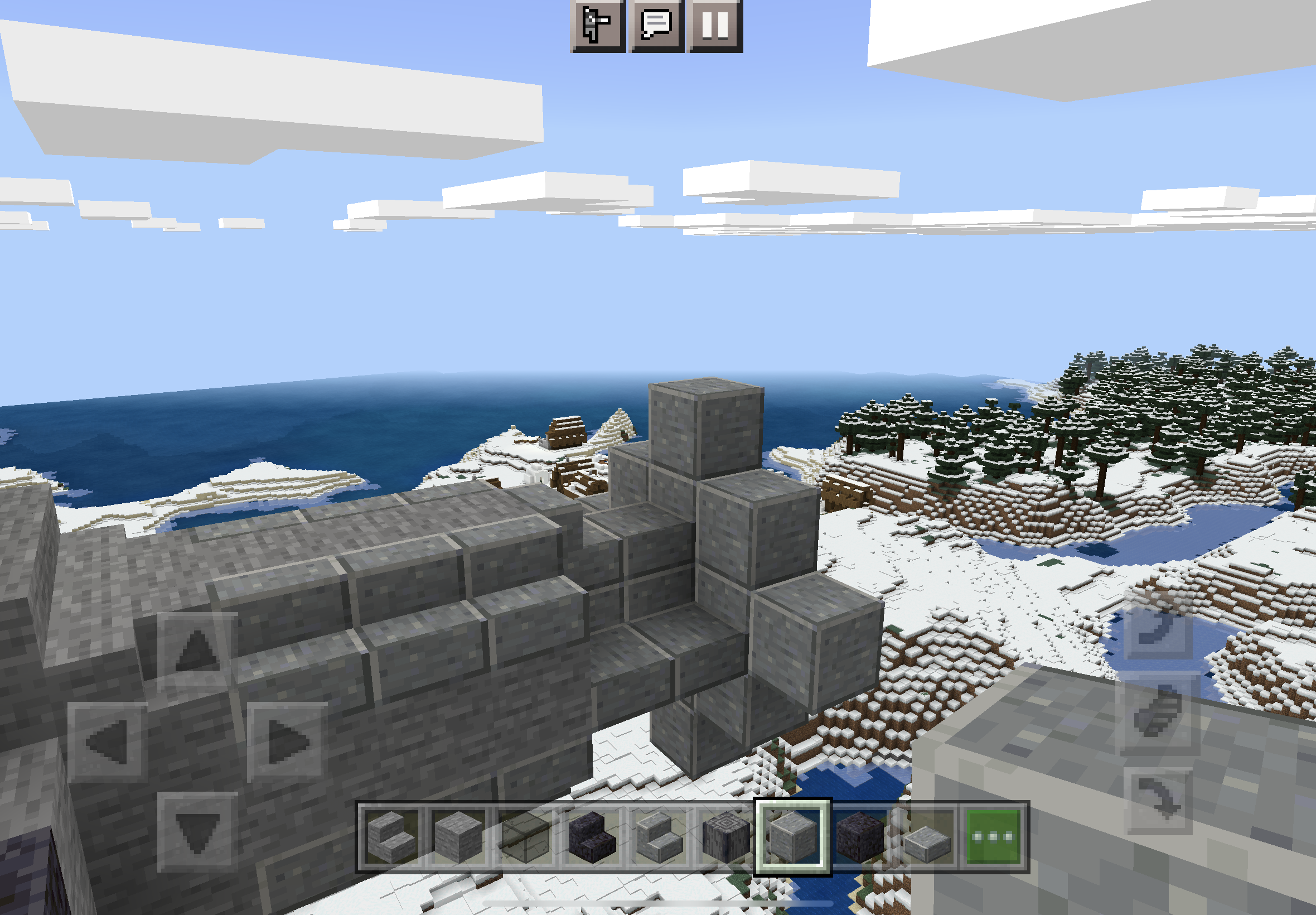
Task: Tap the fly down arrow button
Action: pyautogui.click(x=1157, y=800)
